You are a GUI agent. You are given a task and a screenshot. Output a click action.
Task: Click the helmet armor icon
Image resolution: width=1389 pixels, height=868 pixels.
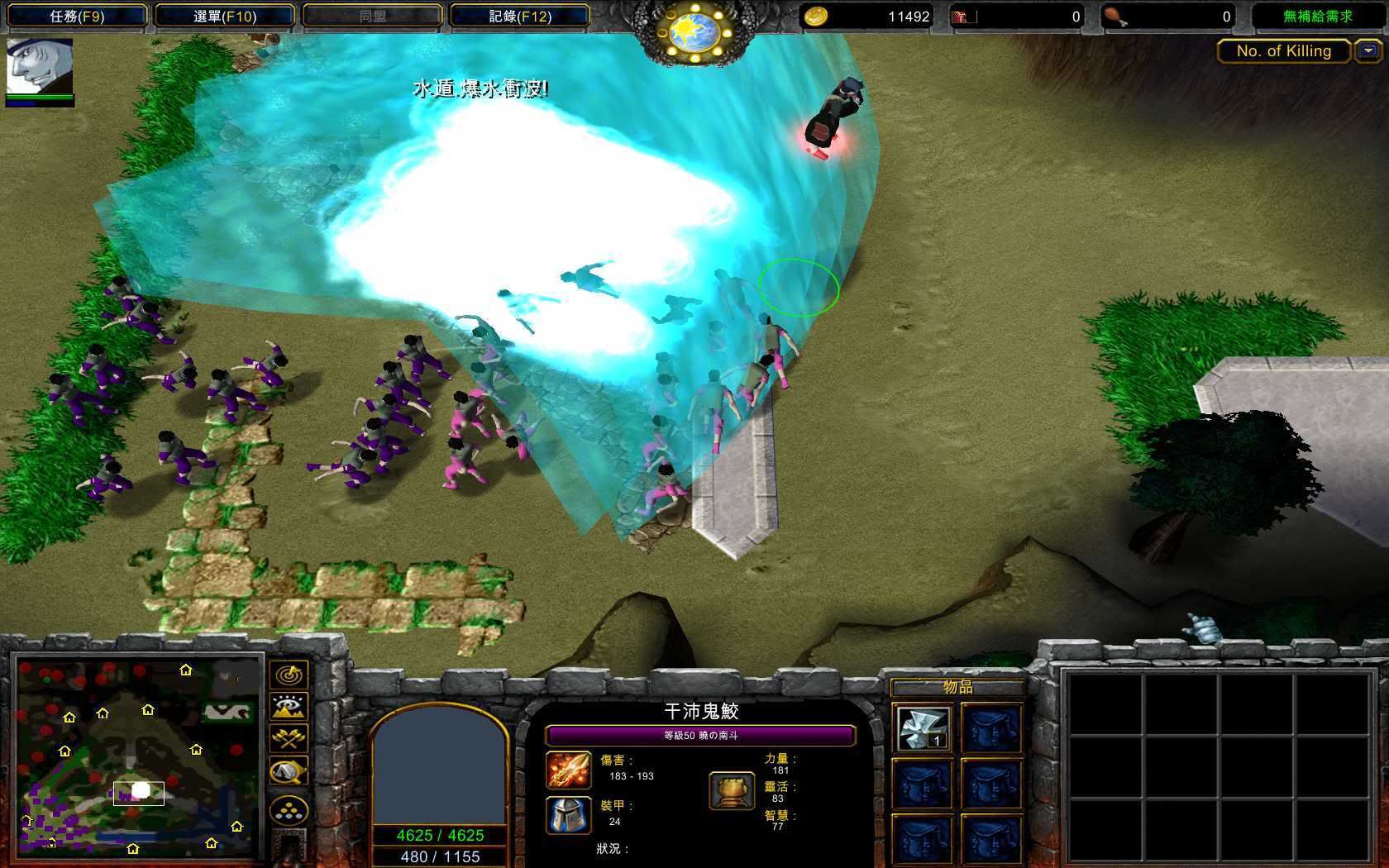(x=569, y=815)
